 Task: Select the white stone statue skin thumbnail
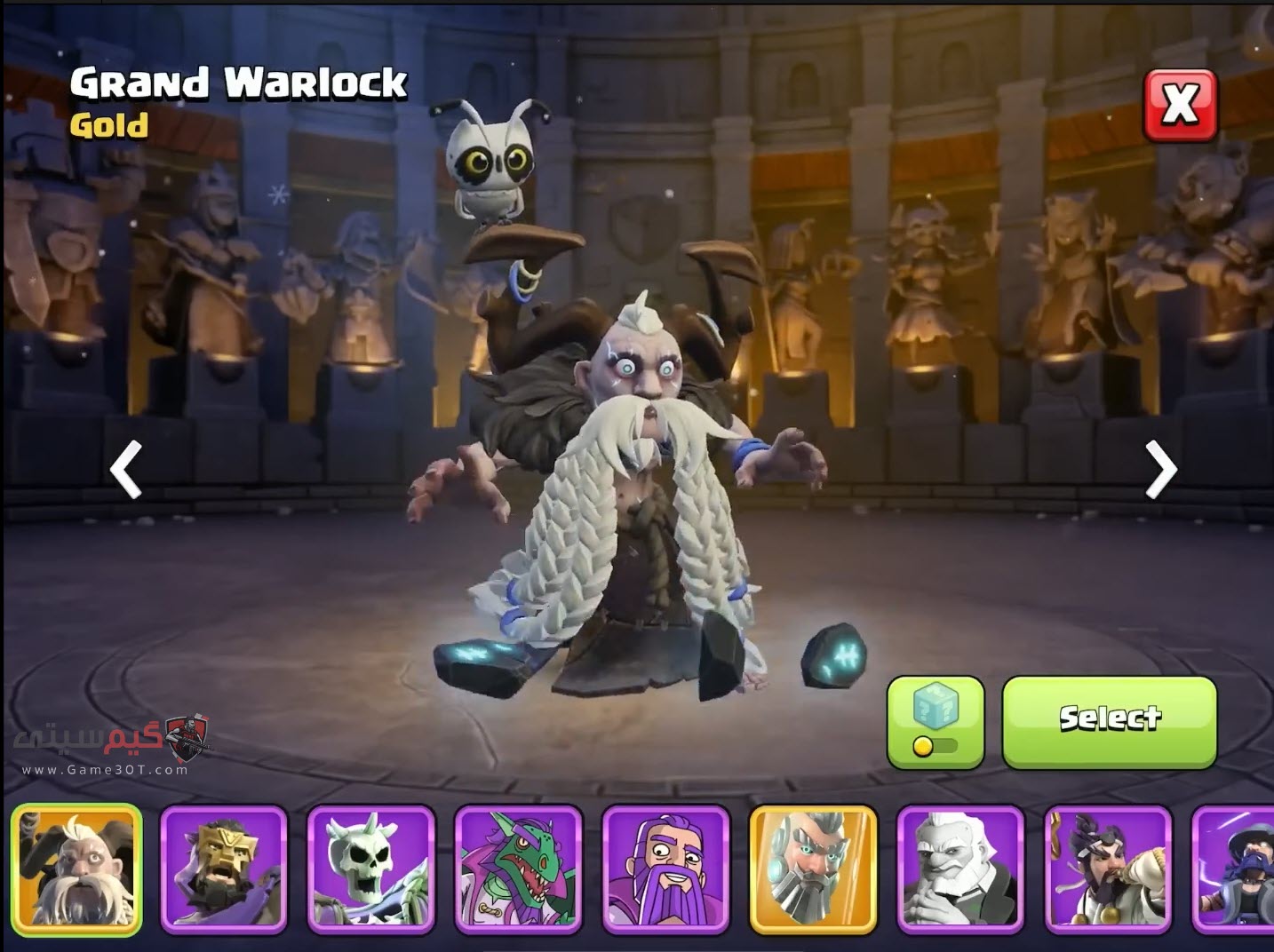point(961,869)
